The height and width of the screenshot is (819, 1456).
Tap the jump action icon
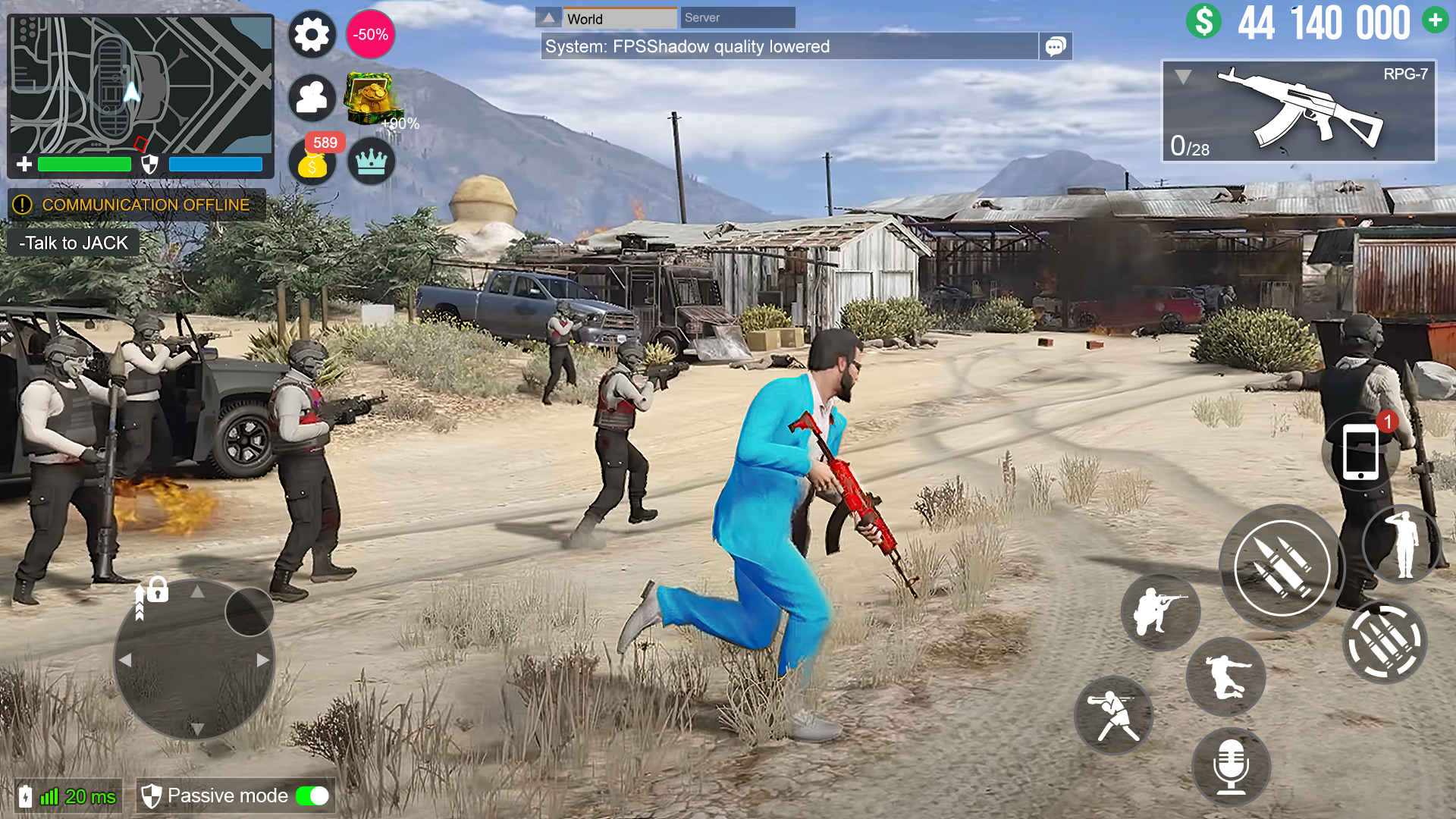tap(1226, 677)
